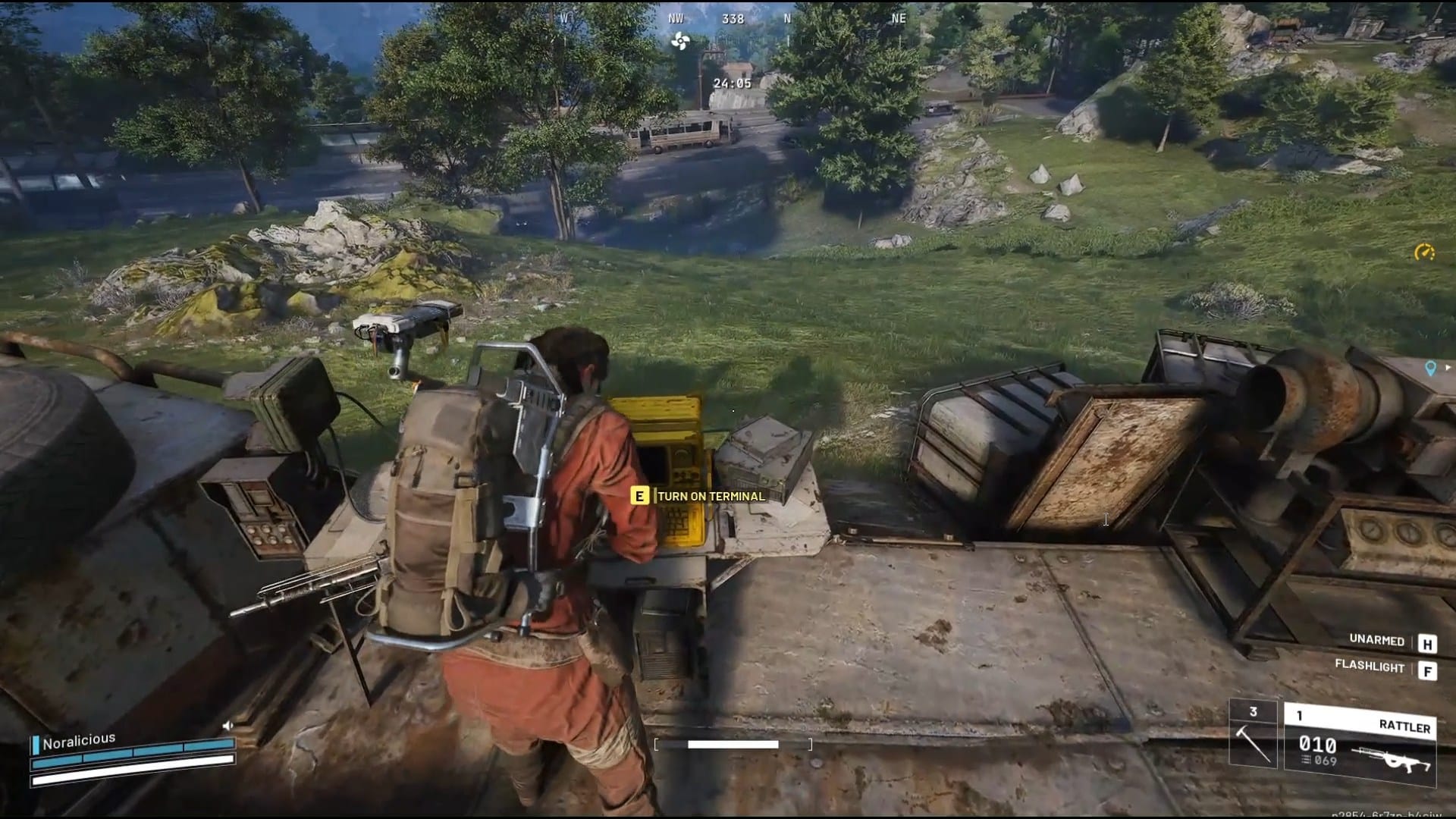Click the yellow gauge marker icon
1456x819 pixels.
[1424, 253]
